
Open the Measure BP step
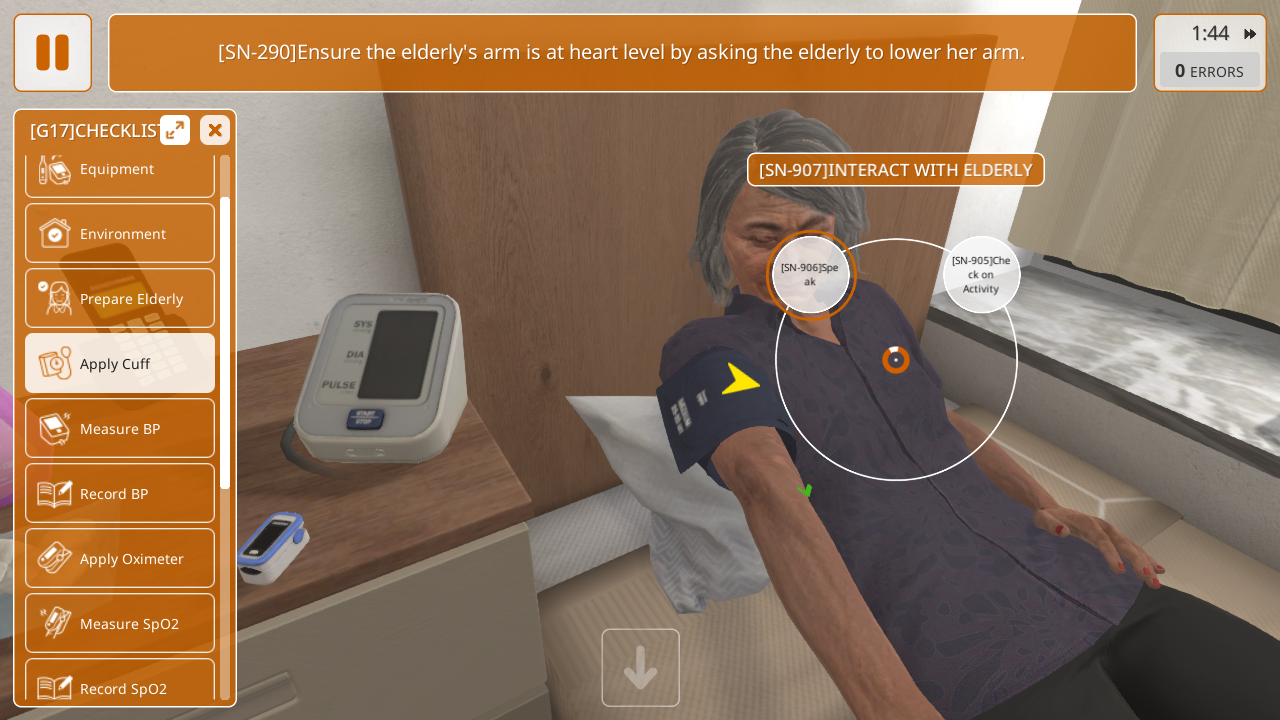(x=120, y=429)
